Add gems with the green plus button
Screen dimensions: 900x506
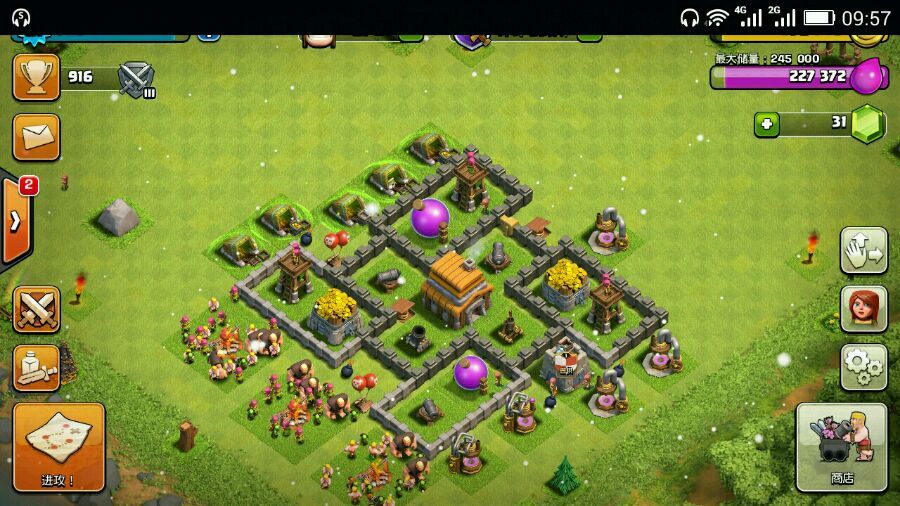click(x=768, y=124)
